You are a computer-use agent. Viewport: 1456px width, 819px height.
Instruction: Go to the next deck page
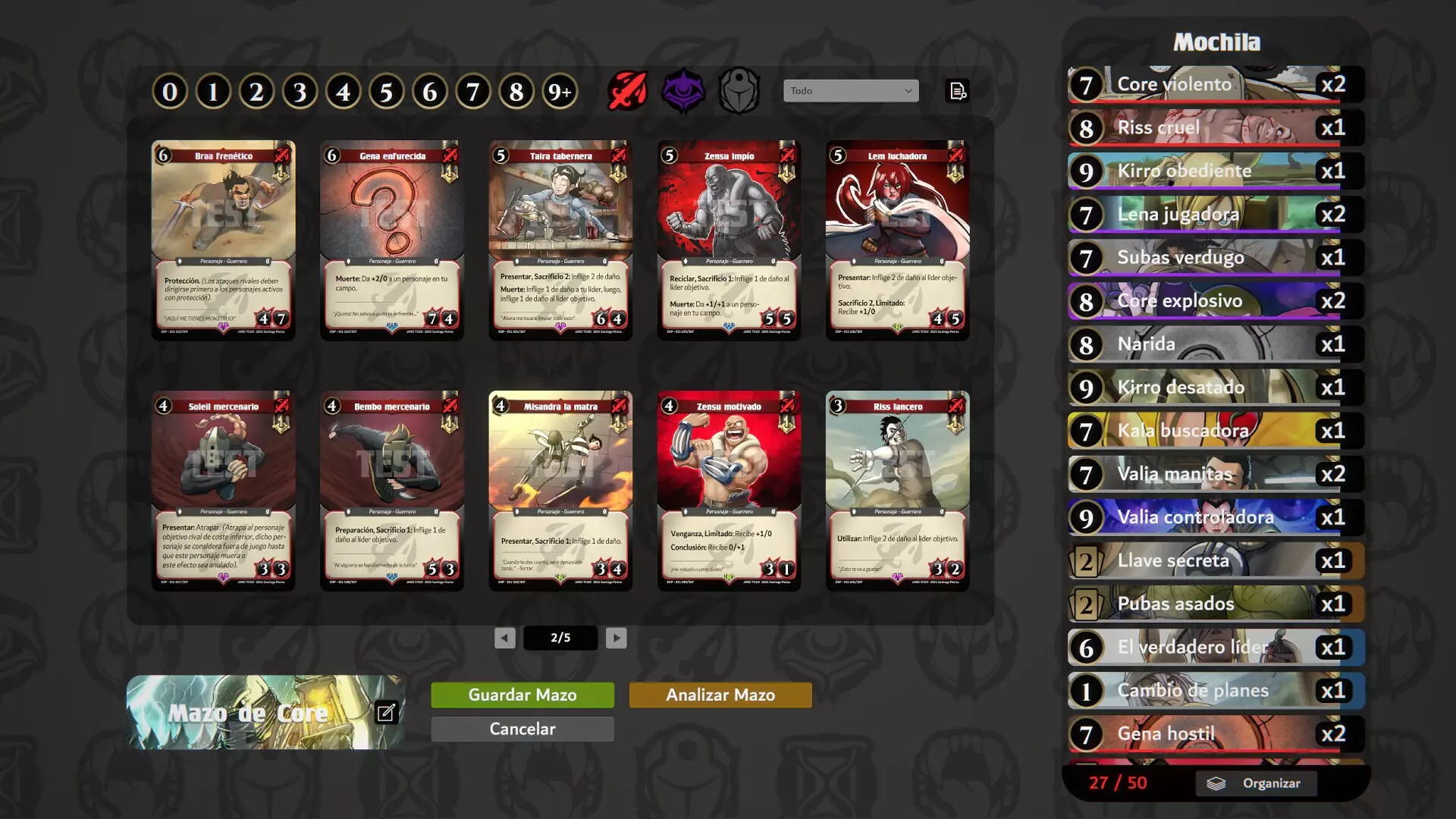tap(616, 638)
